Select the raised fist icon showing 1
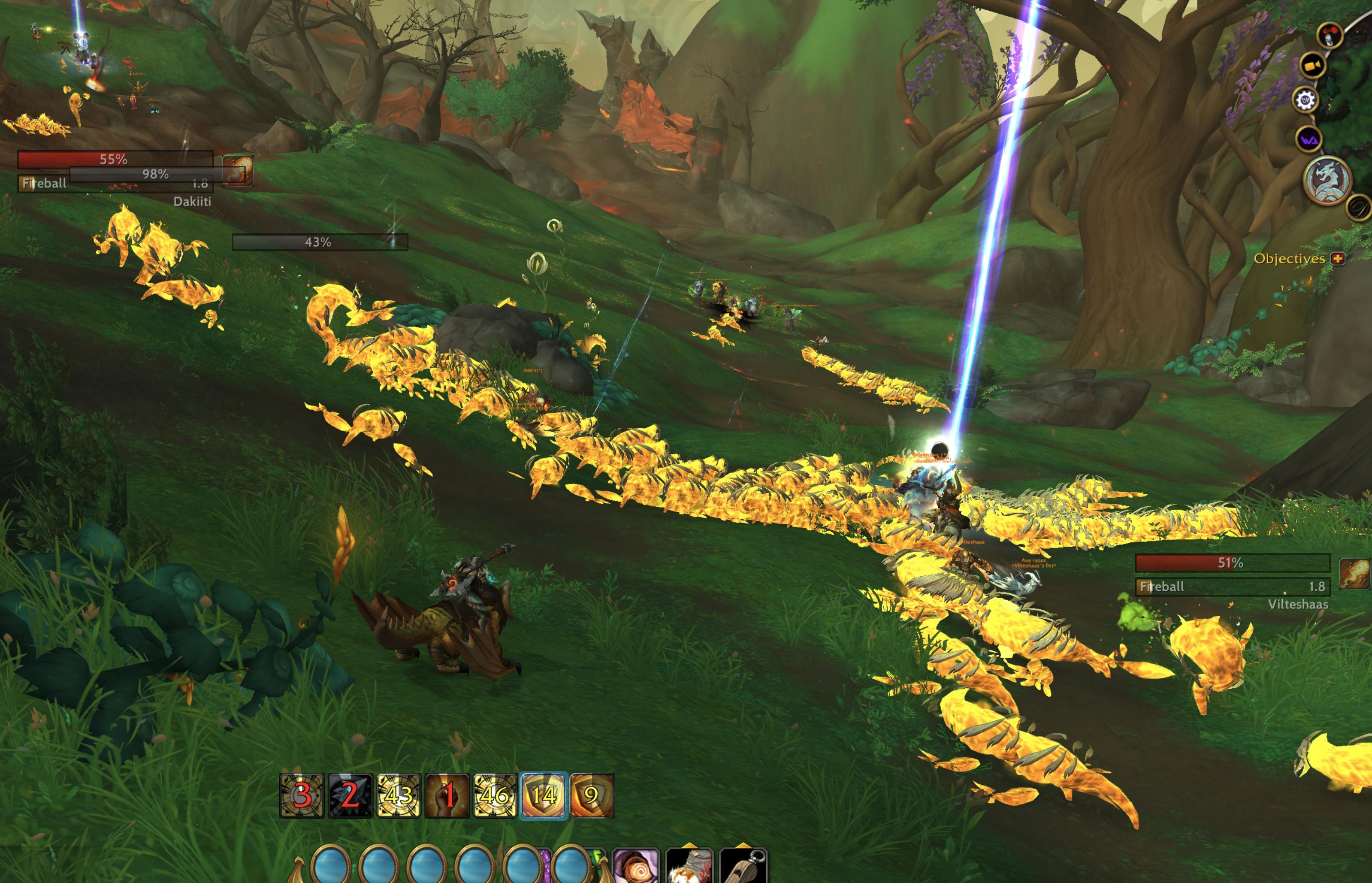The width and height of the screenshot is (1372, 883). tap(447, 795)
